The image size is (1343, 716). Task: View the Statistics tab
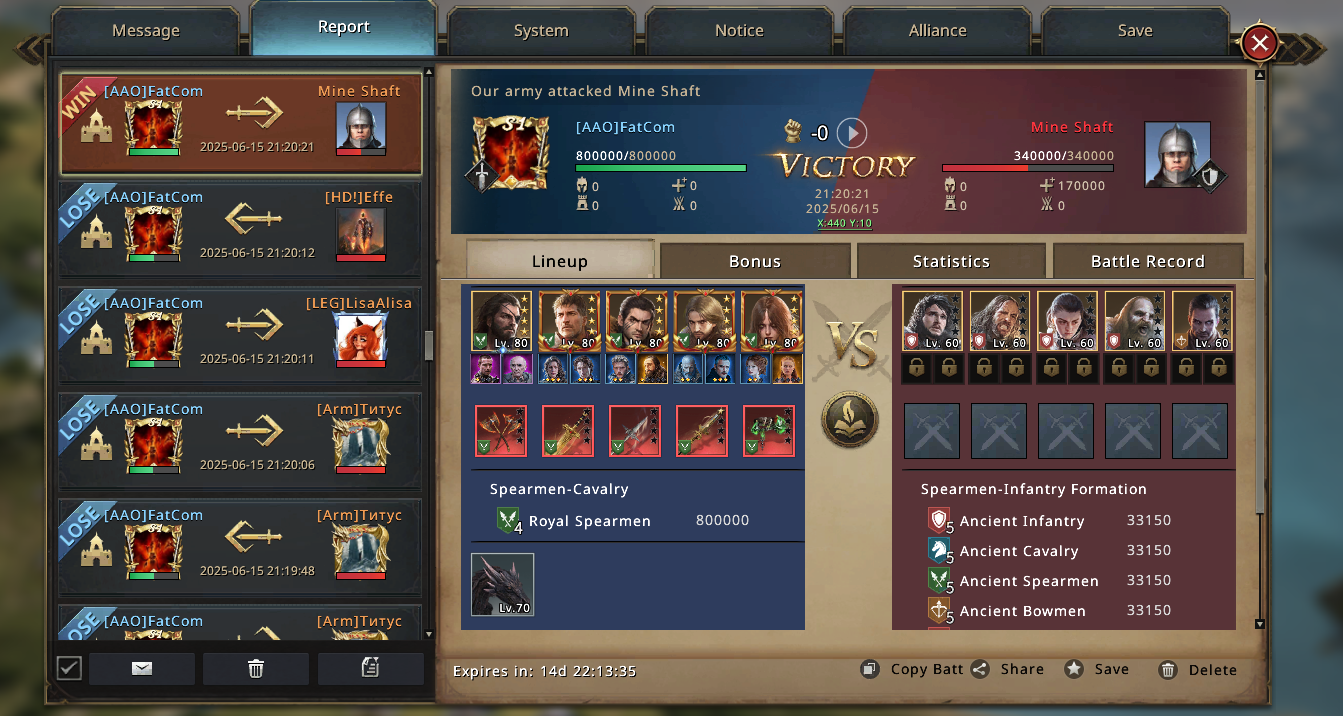951,261
